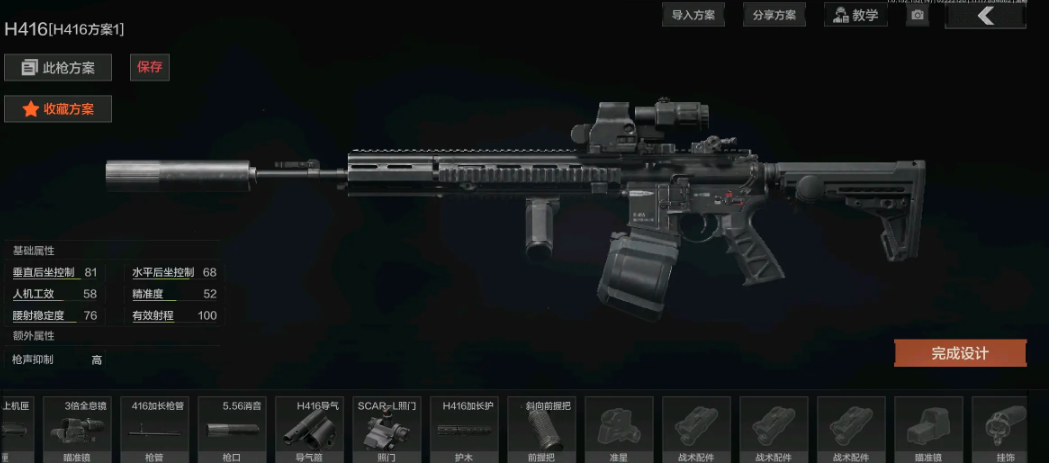
Task: Choose 导入方案 to import a build
Action: (693, 15)
